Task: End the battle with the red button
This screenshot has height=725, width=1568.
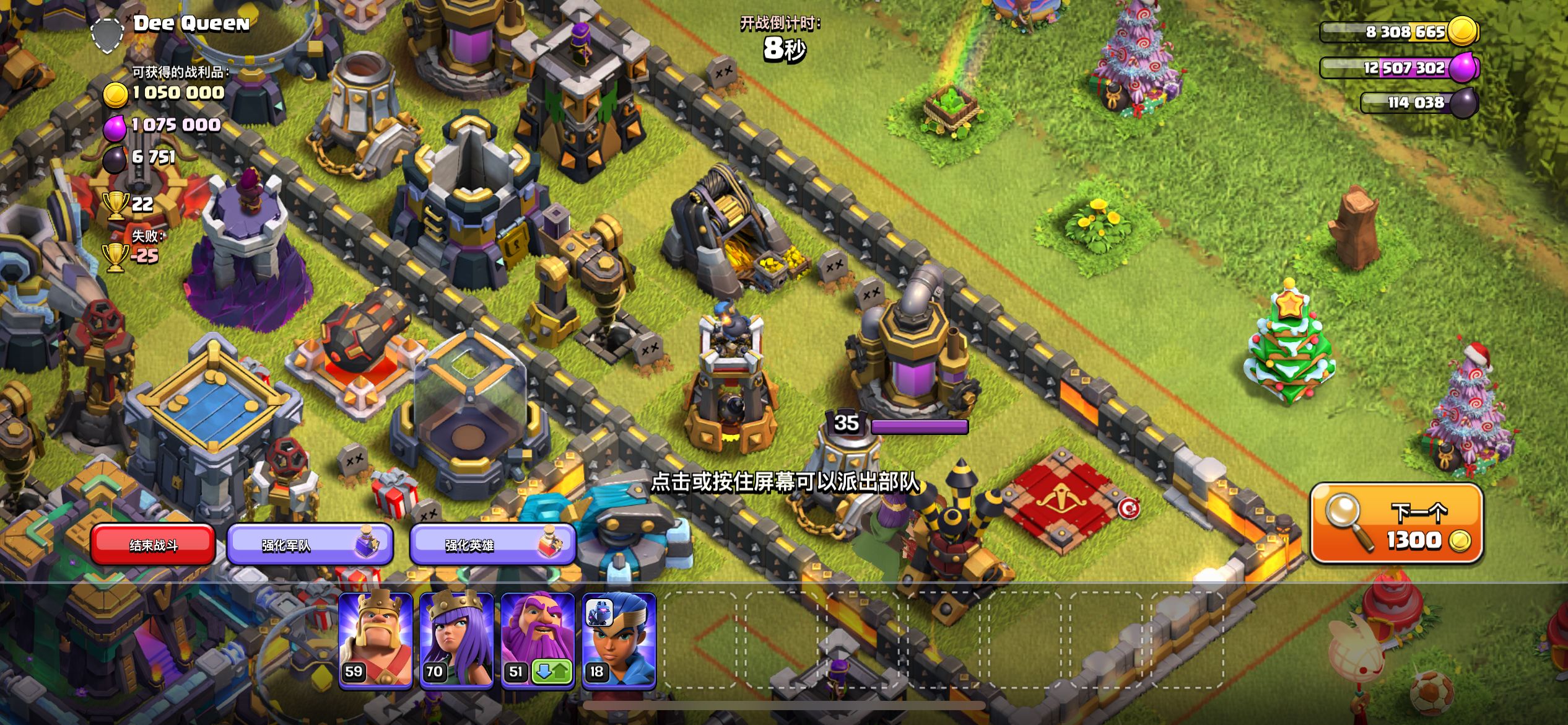Action: click(x=153, y=545)
